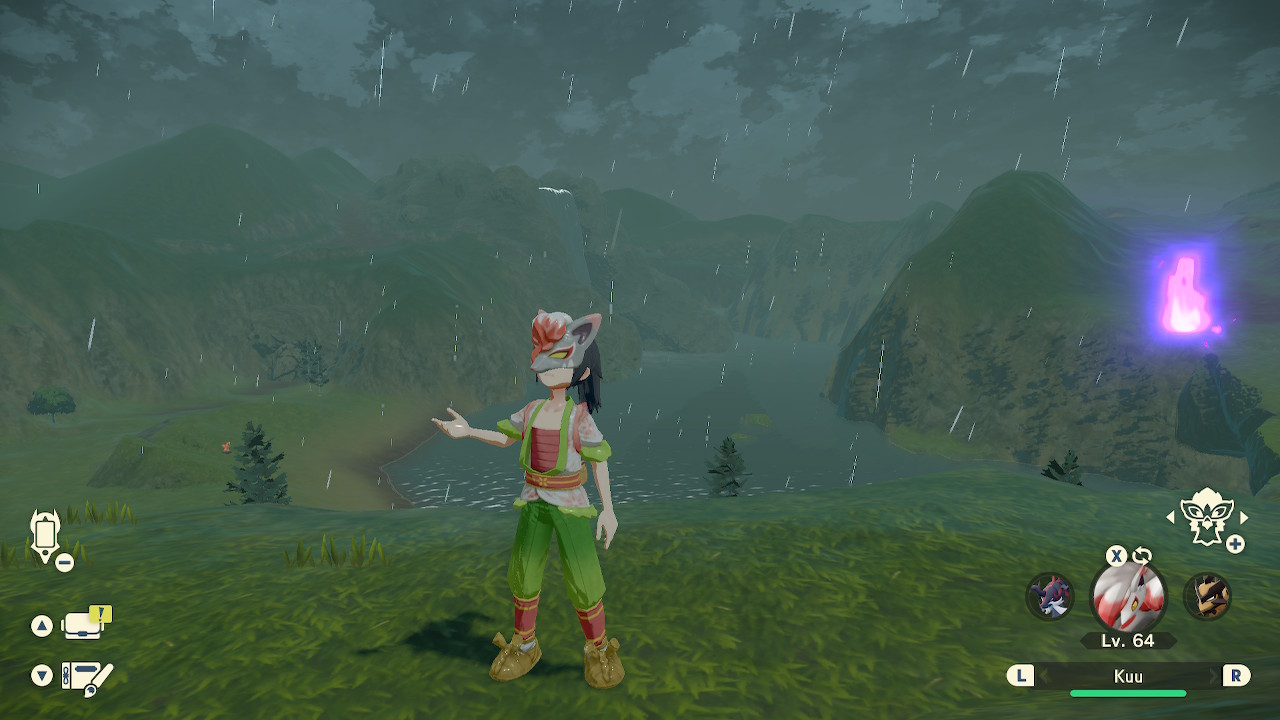Click the Kuu name bar
This screenshot has width=1280, height=720.
(x=1128, y=676)
